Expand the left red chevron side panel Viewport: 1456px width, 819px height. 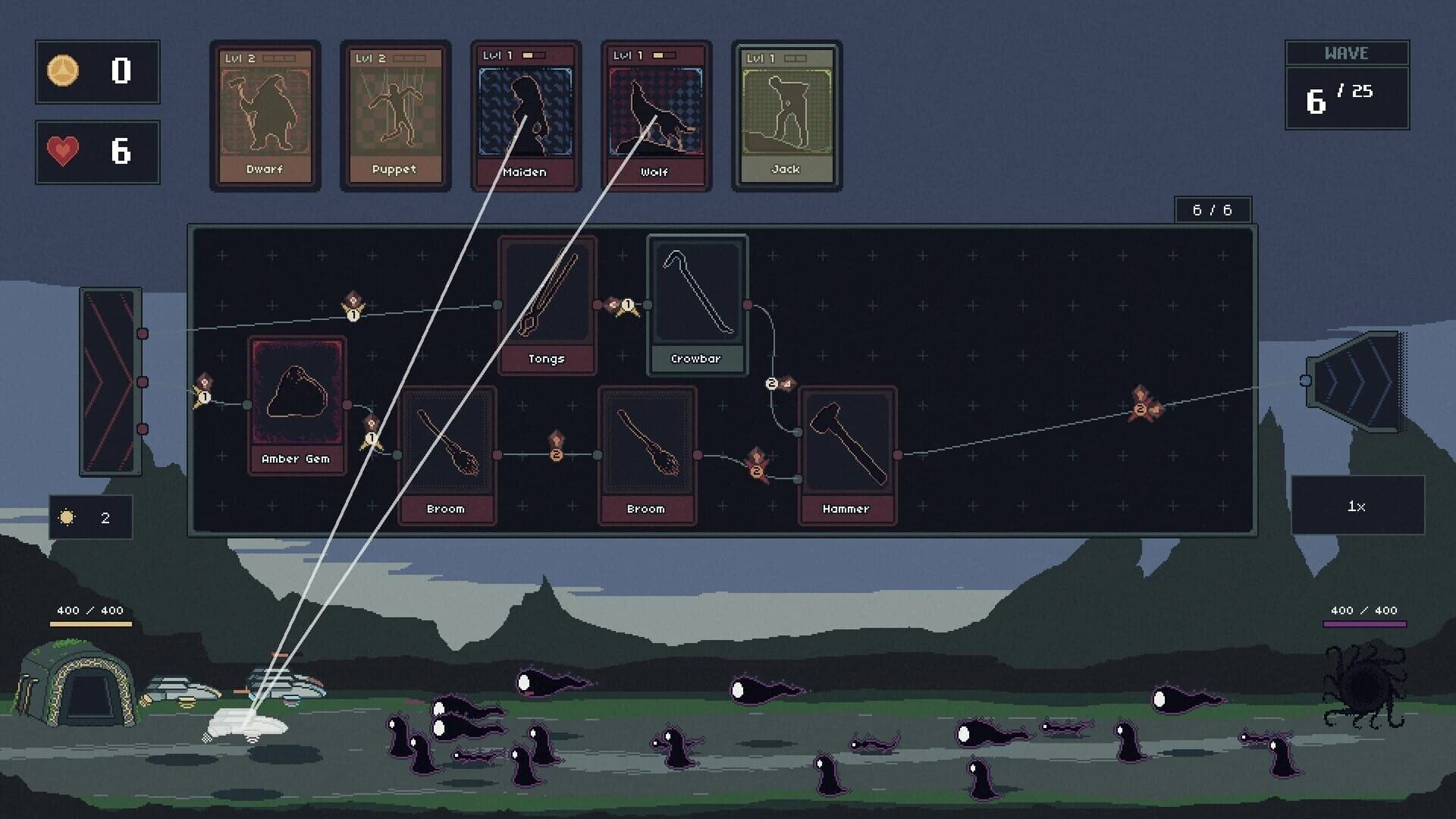[110, 378]
